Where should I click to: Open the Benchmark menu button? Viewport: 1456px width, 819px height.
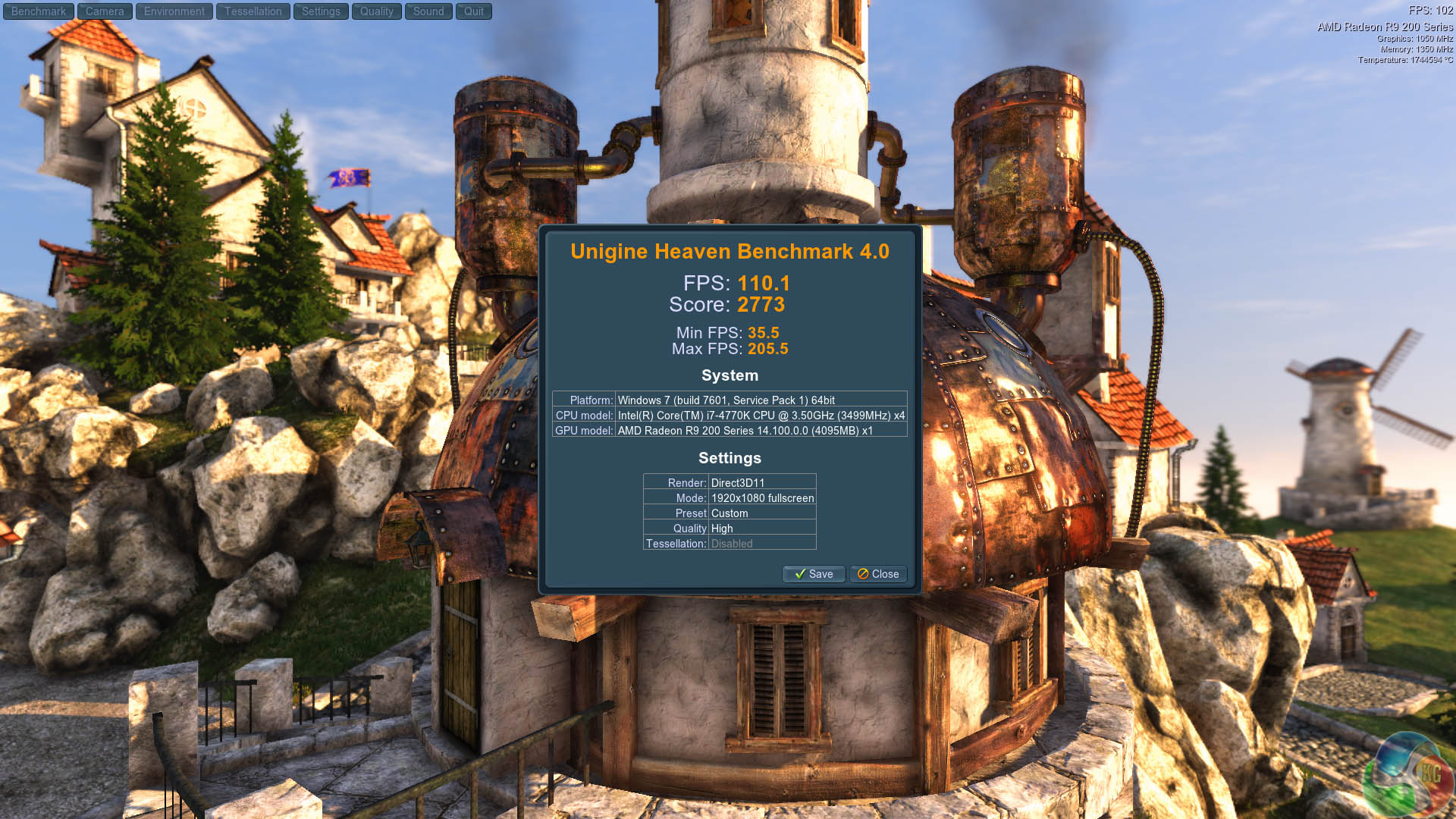click(x=39, y=11)
